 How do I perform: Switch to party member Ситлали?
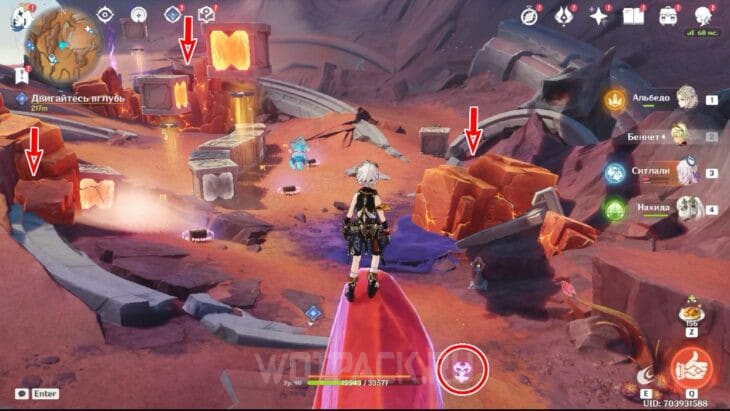(x=684, y=172)
